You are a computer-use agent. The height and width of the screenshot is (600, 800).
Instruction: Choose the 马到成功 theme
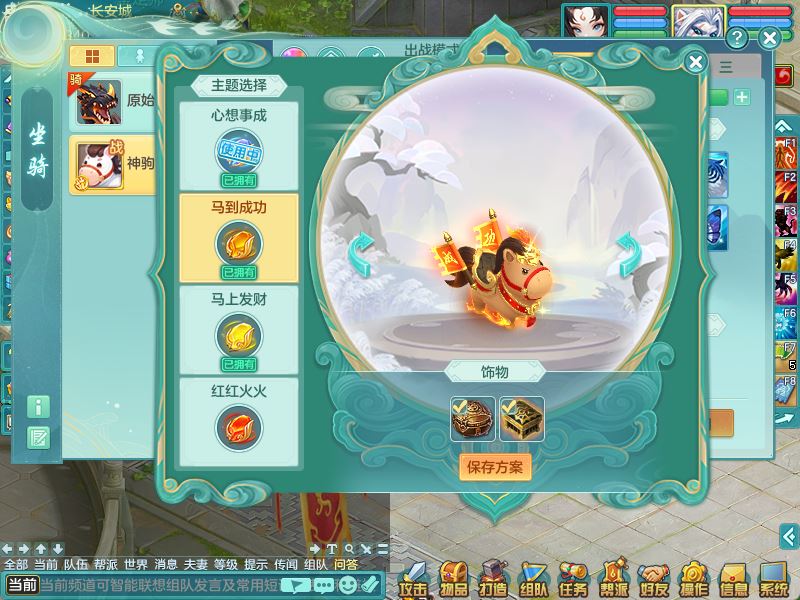click(239, 237)
